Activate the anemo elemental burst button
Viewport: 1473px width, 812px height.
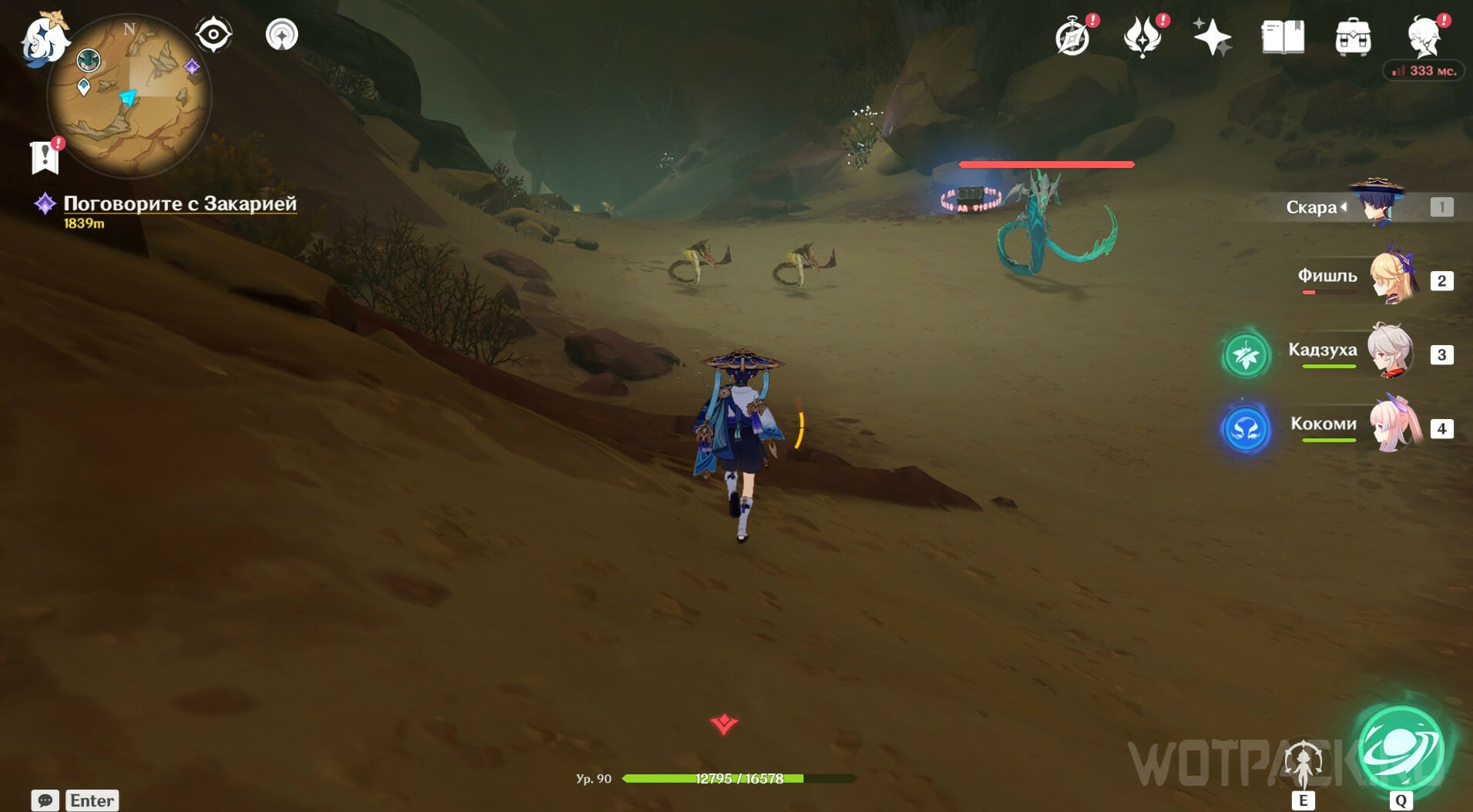pos(1400,749)
